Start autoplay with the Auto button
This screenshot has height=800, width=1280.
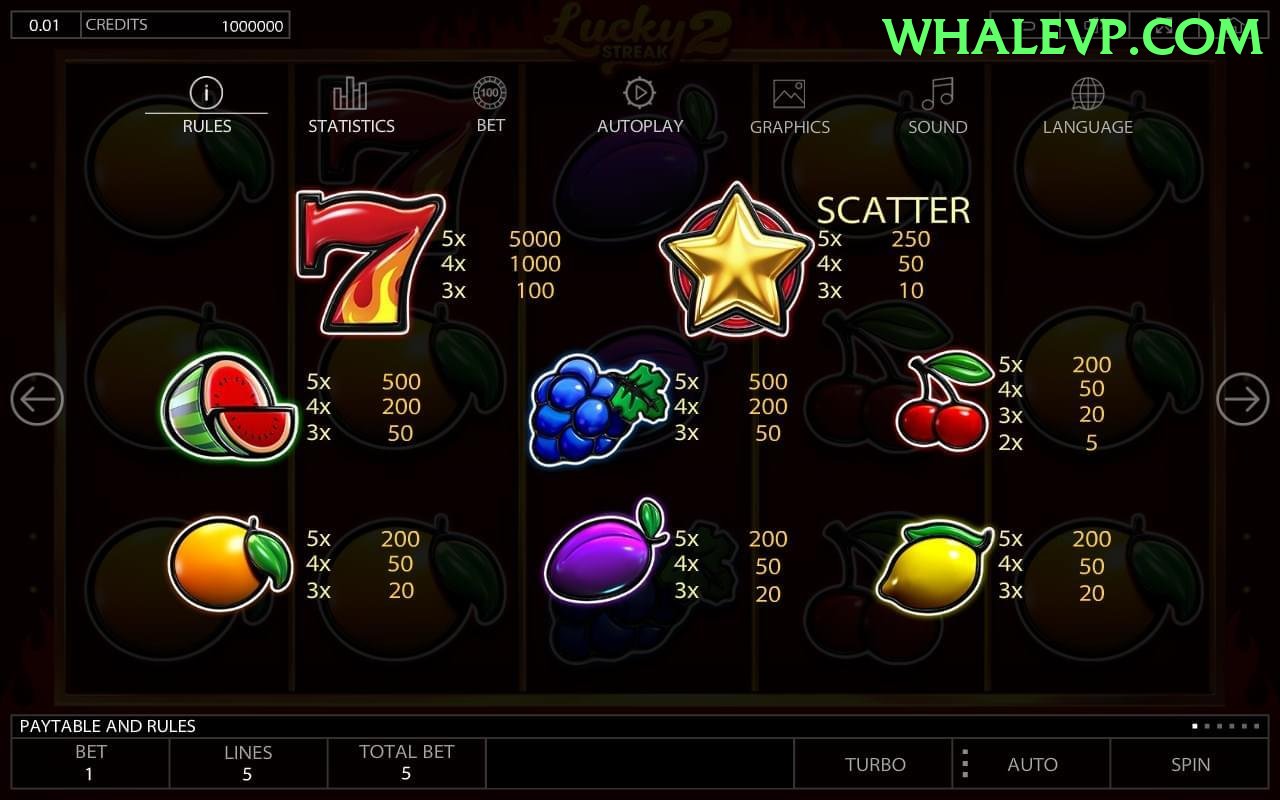click(x=1033, y=764)
